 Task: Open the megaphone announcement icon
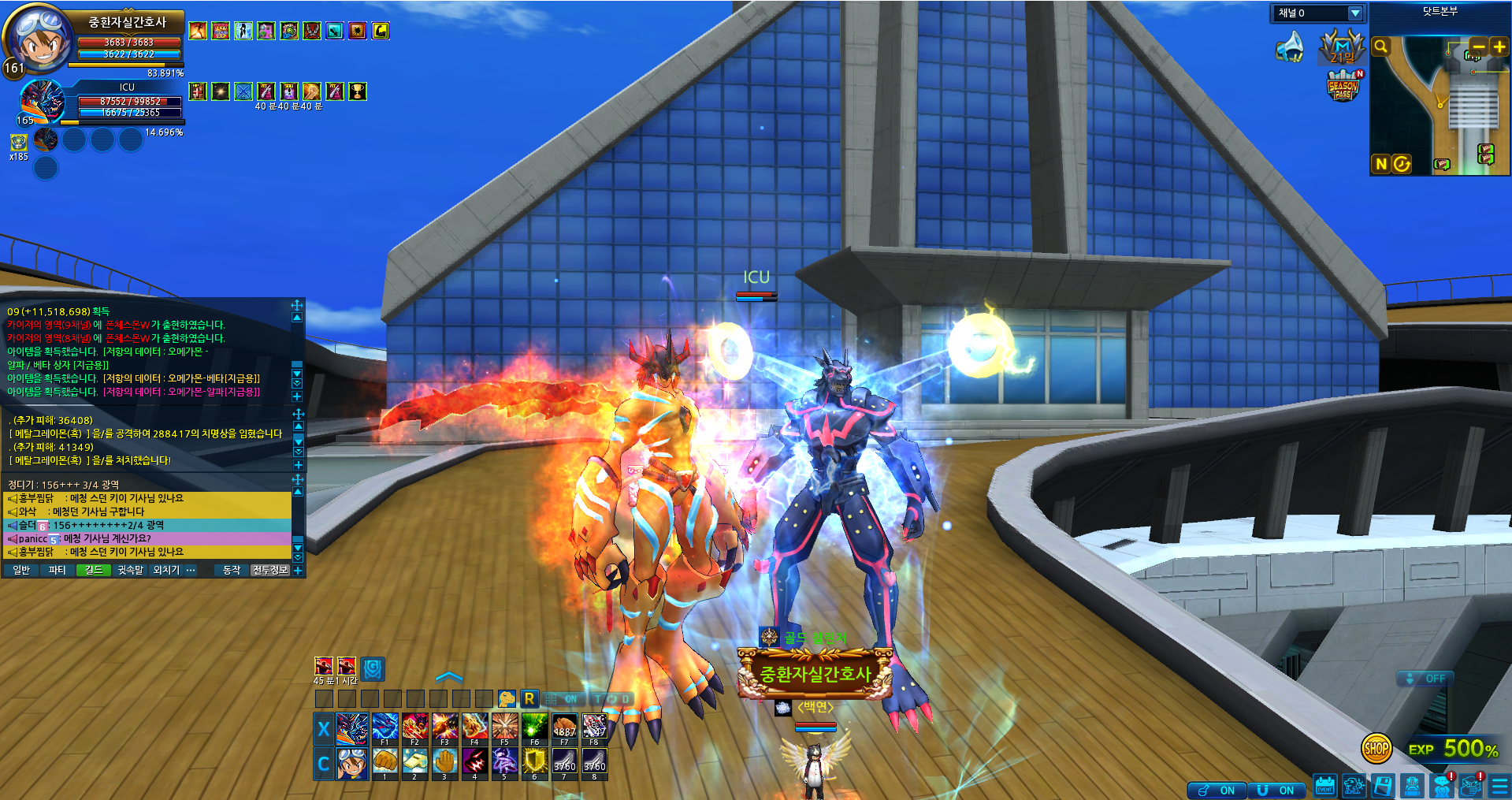click(1290, 47)
